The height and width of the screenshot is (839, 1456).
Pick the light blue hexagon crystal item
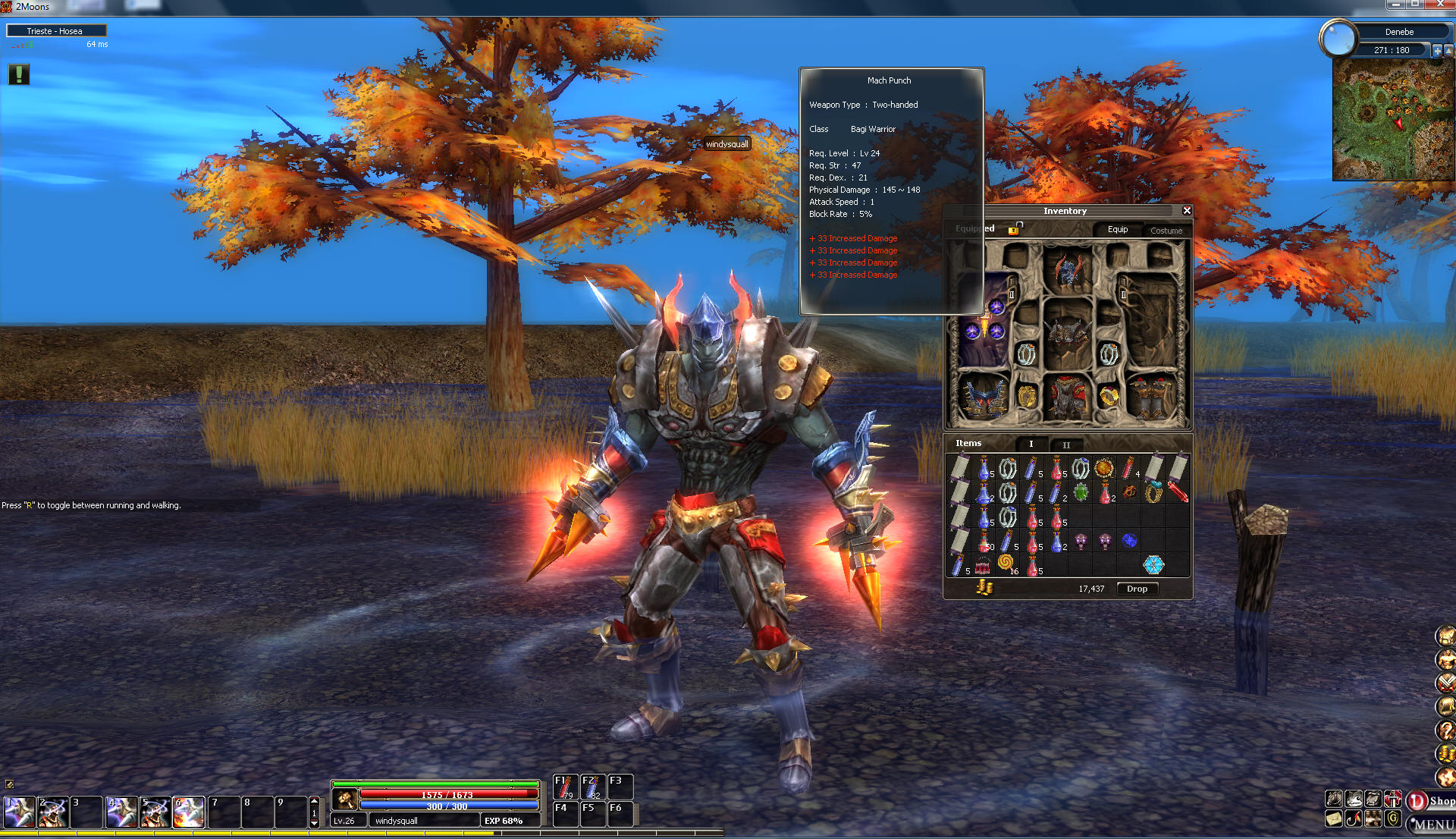click(x=1153, y=564)
